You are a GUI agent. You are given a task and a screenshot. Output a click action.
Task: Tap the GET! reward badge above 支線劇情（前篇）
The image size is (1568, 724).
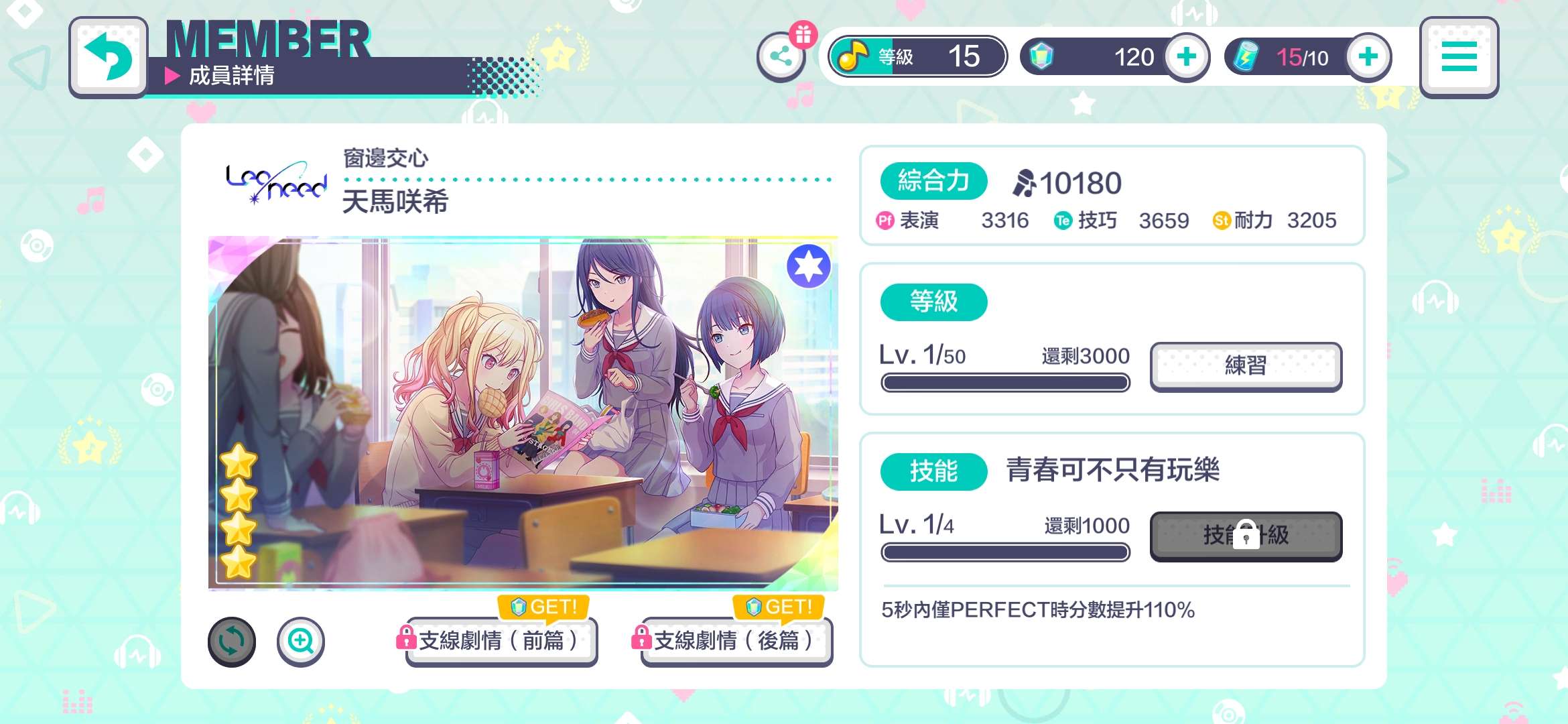541,607
